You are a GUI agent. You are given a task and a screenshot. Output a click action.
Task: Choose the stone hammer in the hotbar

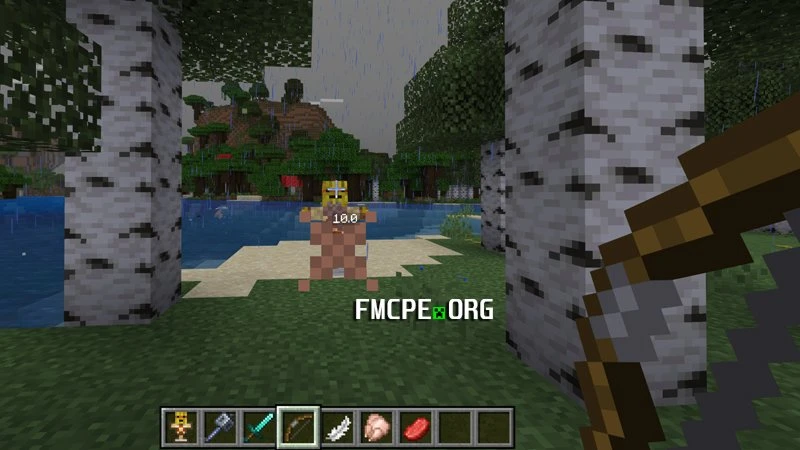coord(220,427)
